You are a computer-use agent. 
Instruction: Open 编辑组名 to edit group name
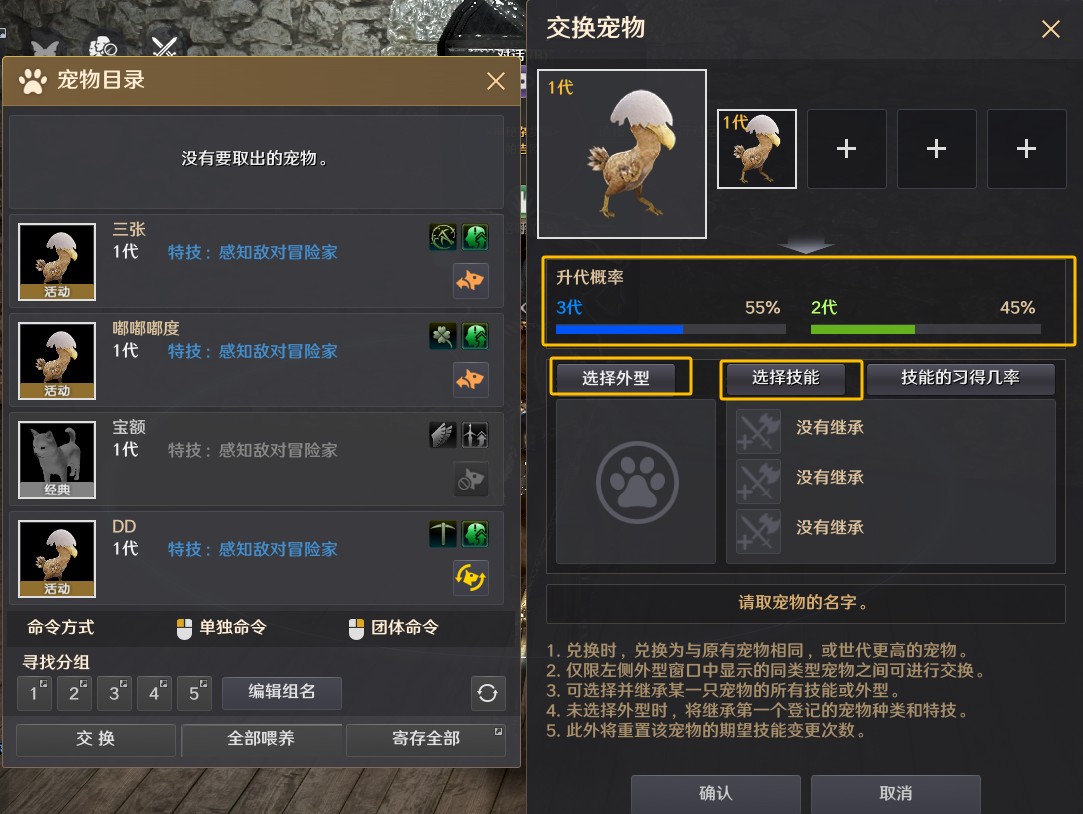[x=282, y=692]
